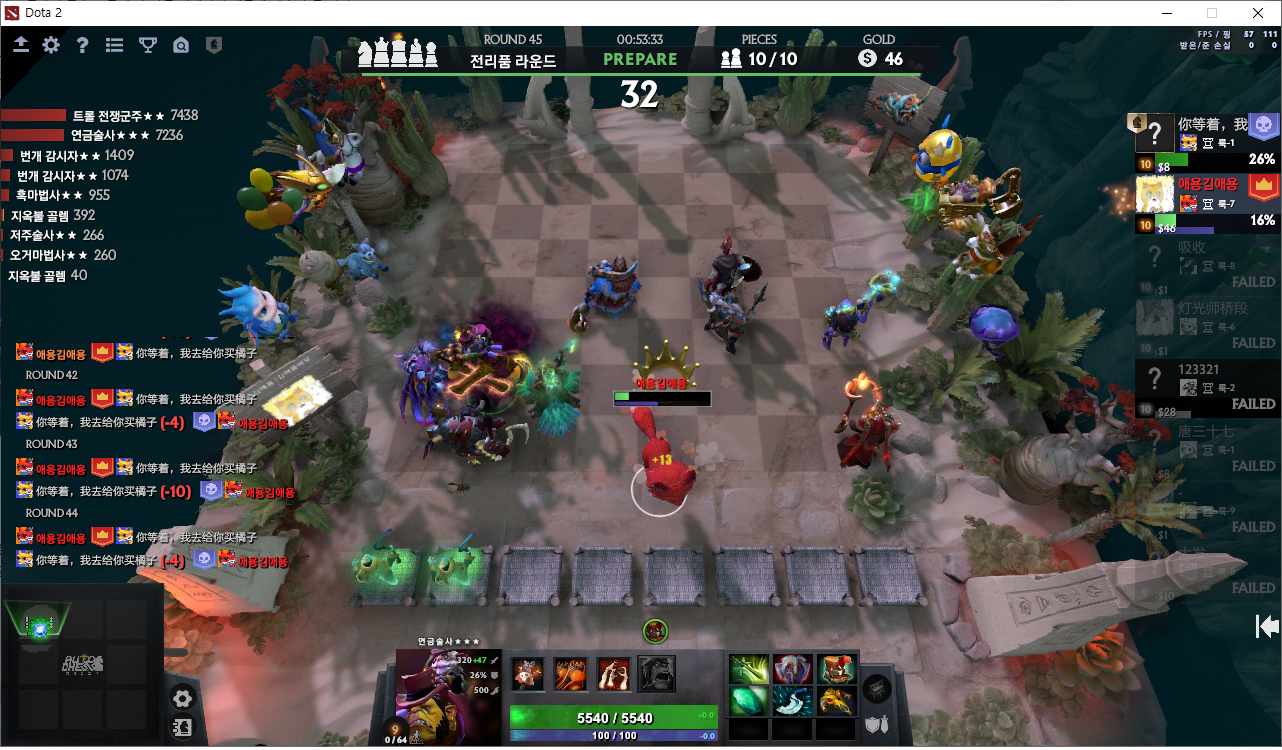The image size is (1282, 750).
Task: Show the scoreboard list icon
Action: (x=115, y=45)
